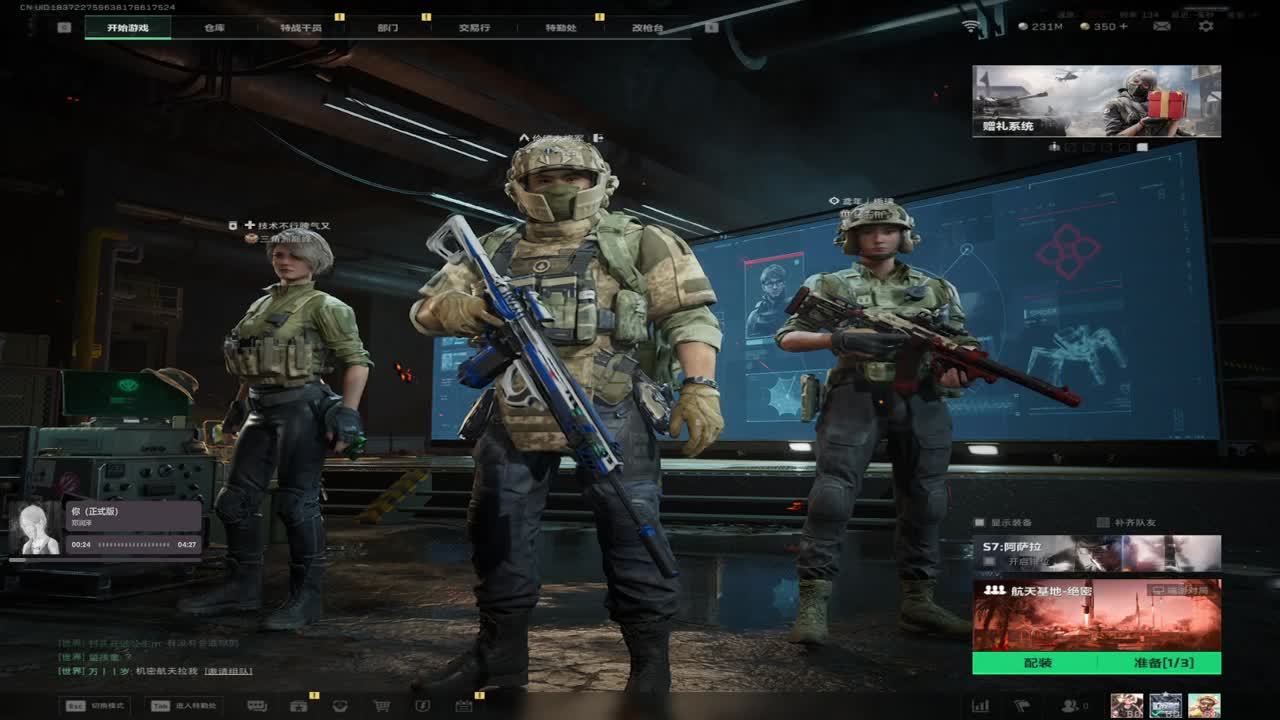Go to the 特勤处 tab

point(561,28)
